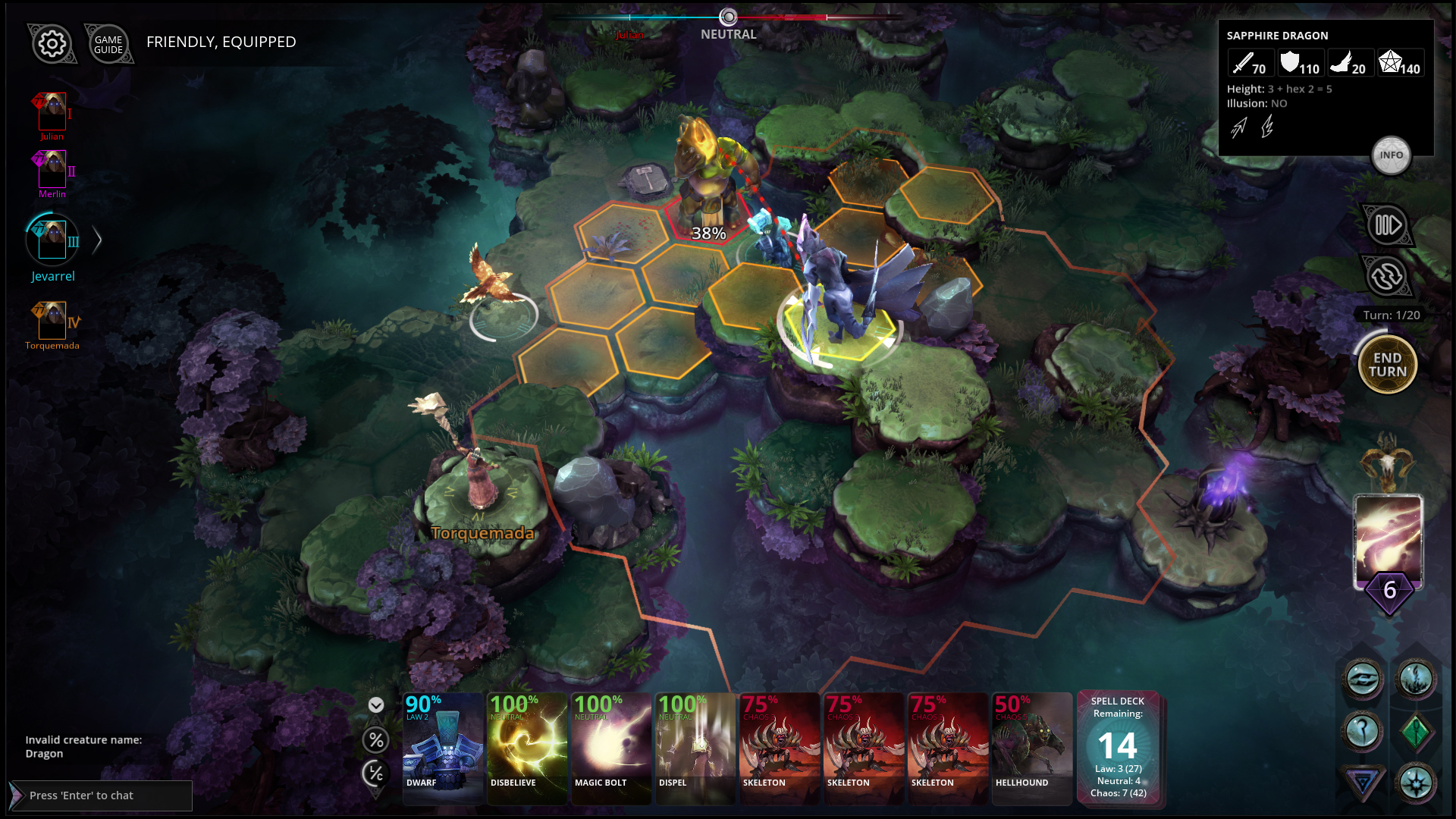This screenshot has height=819, width=1456.
Task: Open the Game Guide
Action: click(x=108, y=44)
